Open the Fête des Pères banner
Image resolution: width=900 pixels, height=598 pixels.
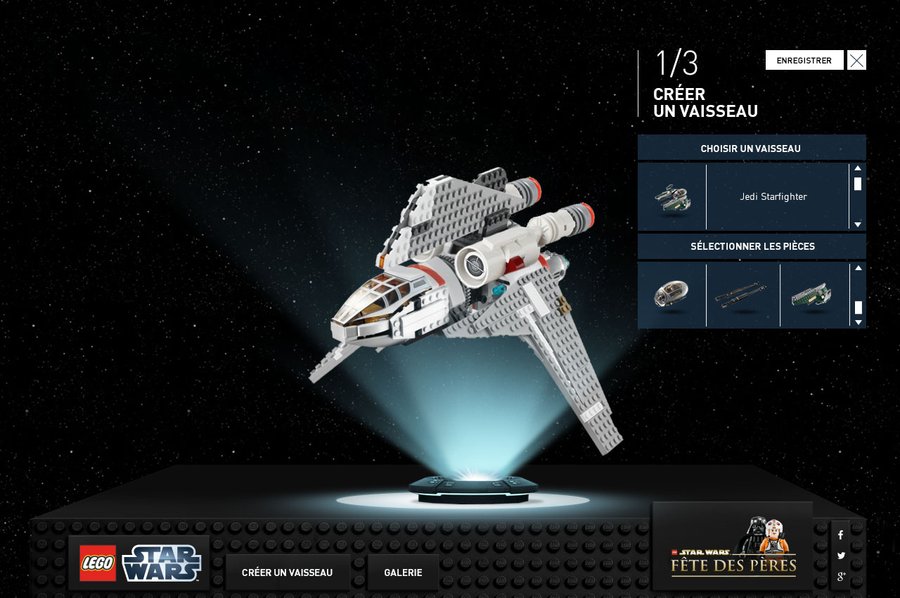(x=733, y=548)
